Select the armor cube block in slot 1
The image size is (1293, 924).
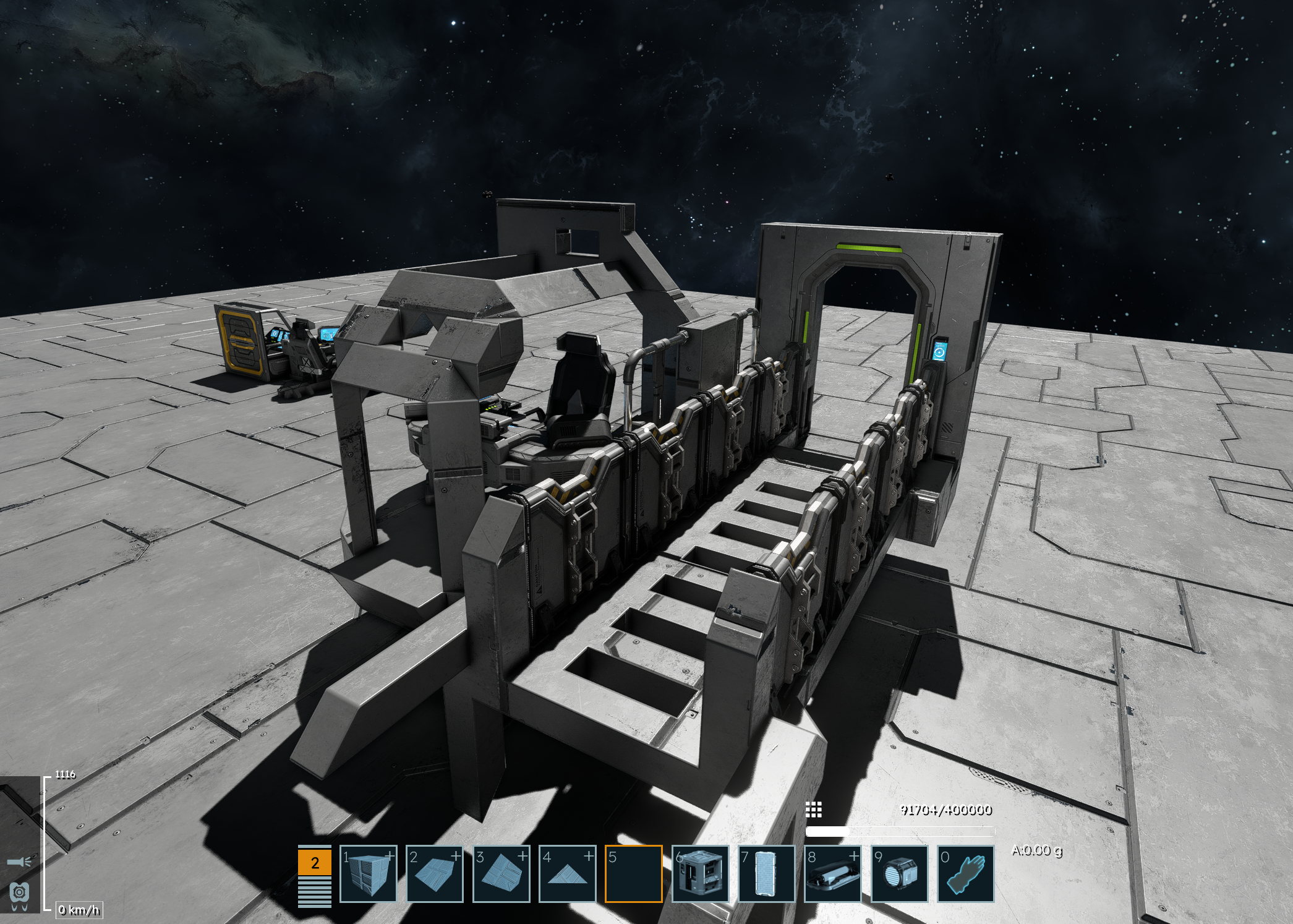tap(369, 873)
